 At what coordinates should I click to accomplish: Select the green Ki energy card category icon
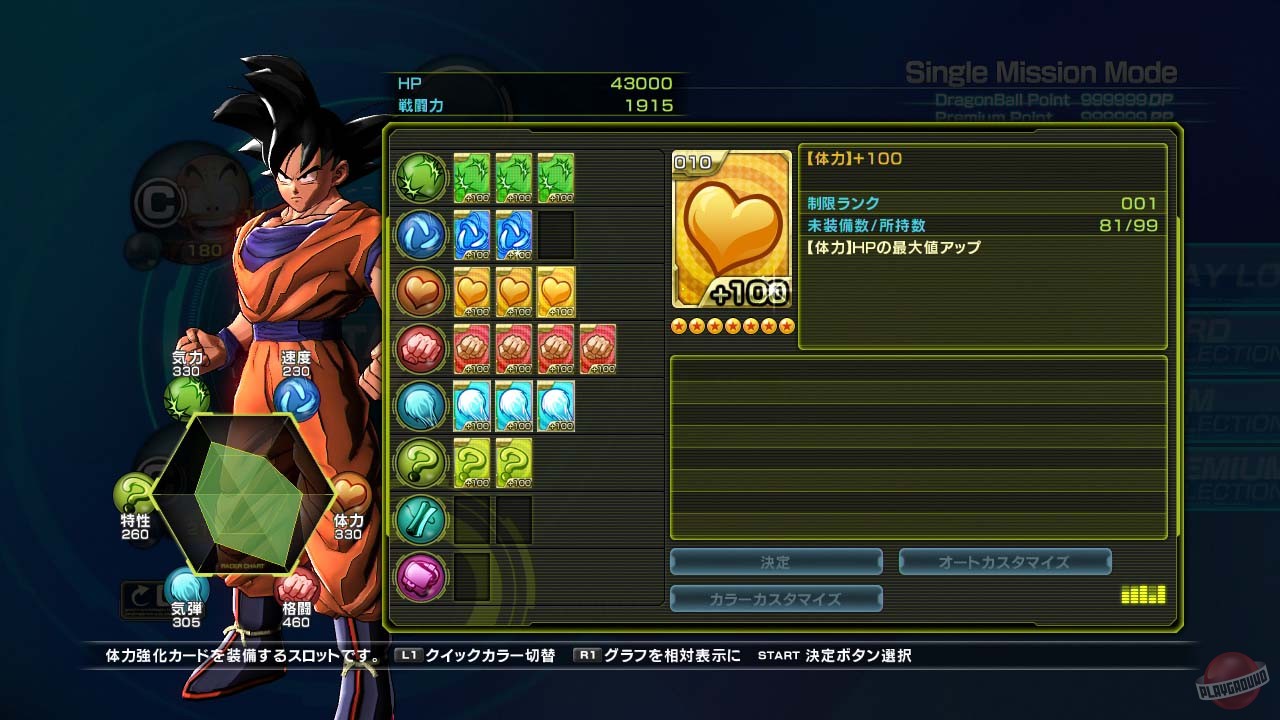click(420, 177)
